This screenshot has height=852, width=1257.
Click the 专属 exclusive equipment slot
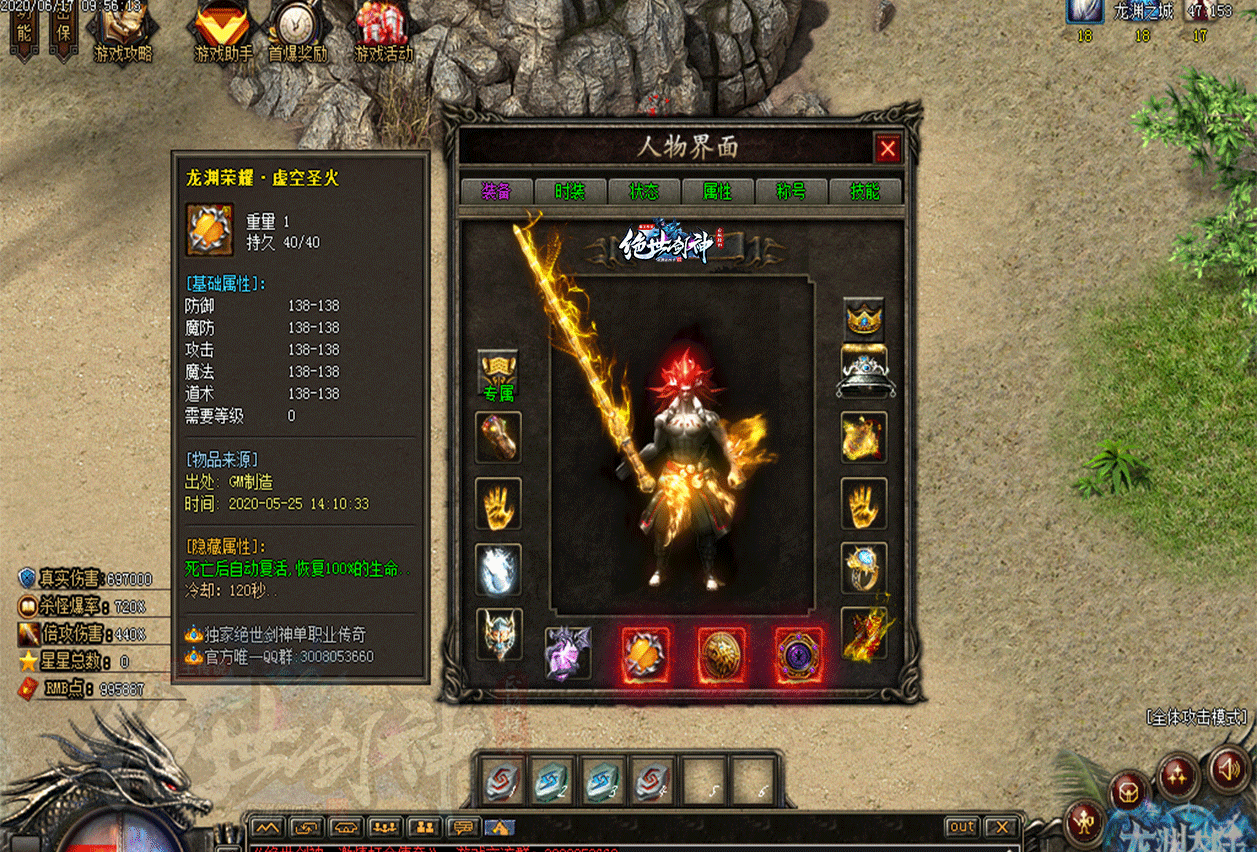tap(498, 374)
